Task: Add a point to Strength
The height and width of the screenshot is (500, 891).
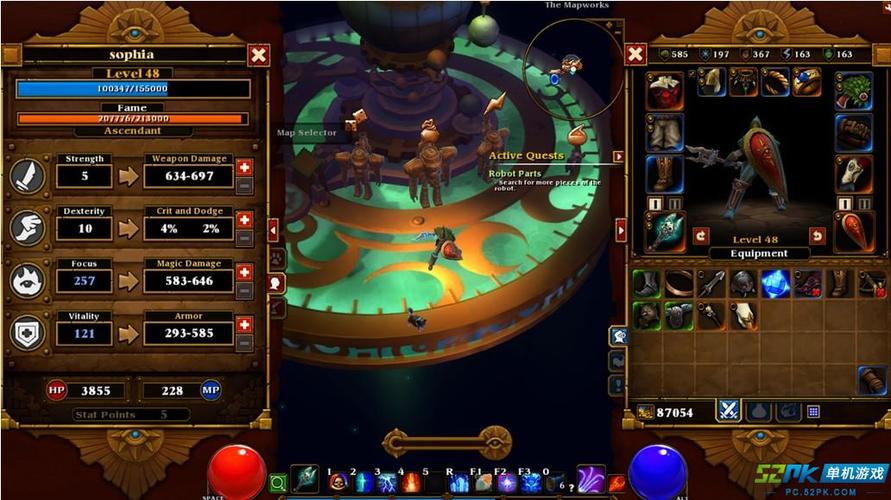Action: (244, 167)
